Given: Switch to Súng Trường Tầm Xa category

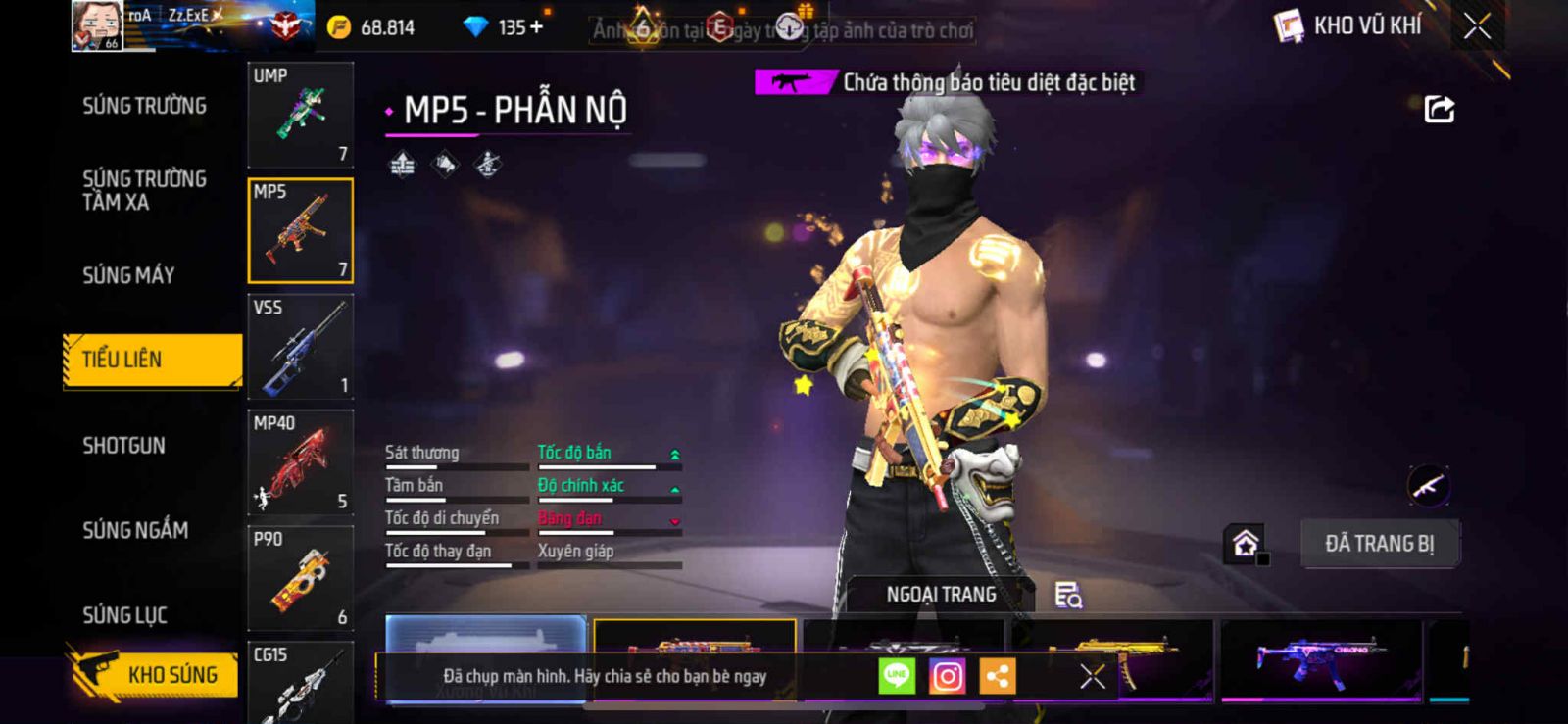Looking at the screenshot, I should pyautogui.click(x=144, y=190).
